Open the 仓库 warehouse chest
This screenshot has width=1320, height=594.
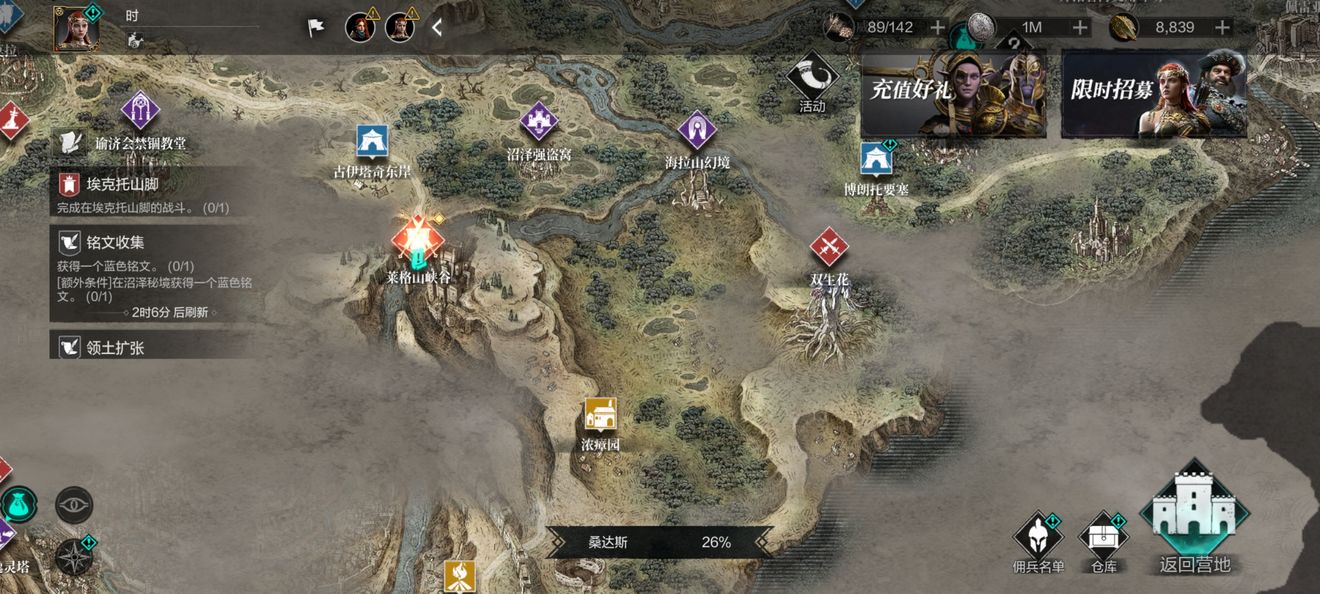pos(1104,538)
